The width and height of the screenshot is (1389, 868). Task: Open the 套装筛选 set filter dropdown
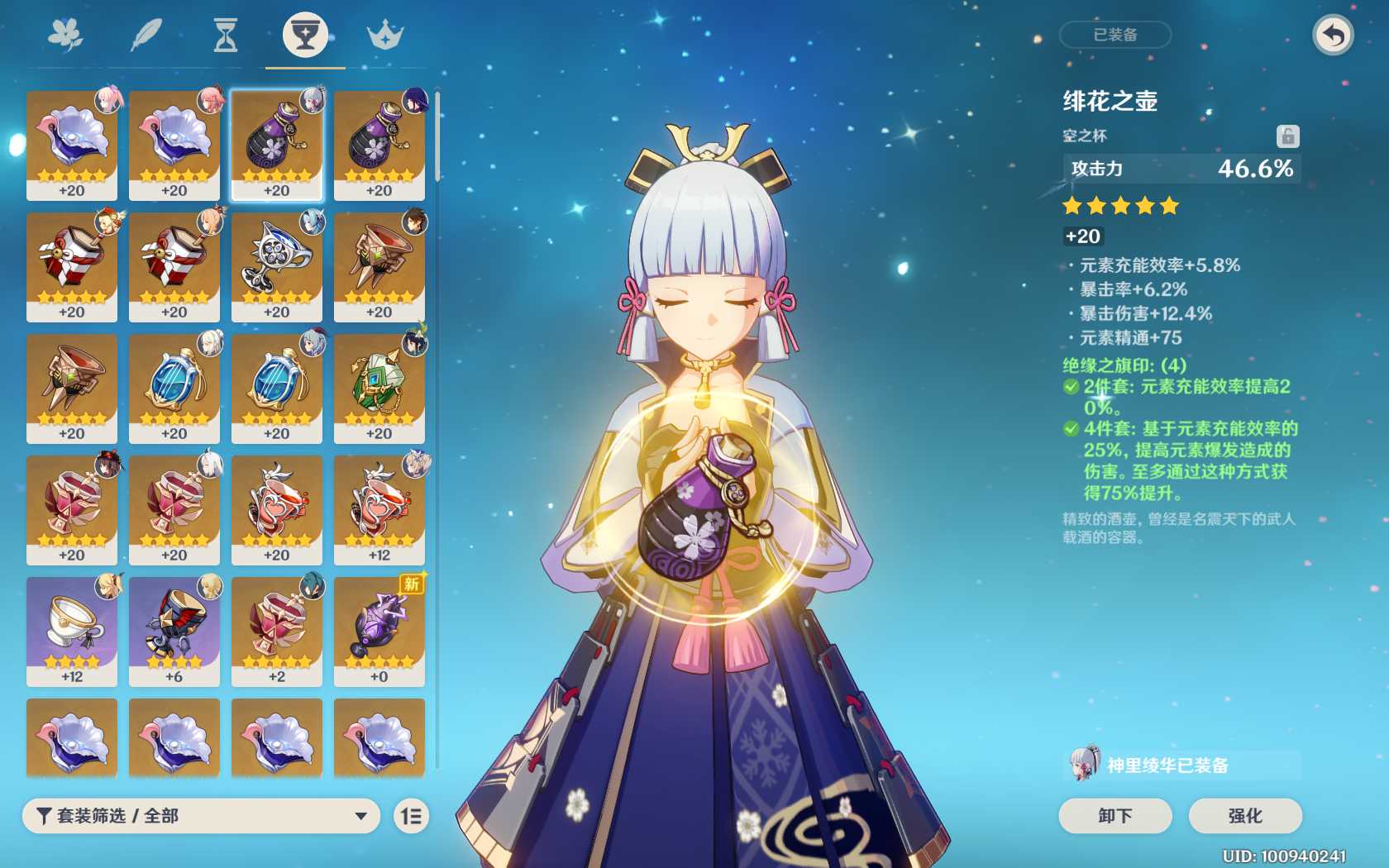[x=201, y=816]
